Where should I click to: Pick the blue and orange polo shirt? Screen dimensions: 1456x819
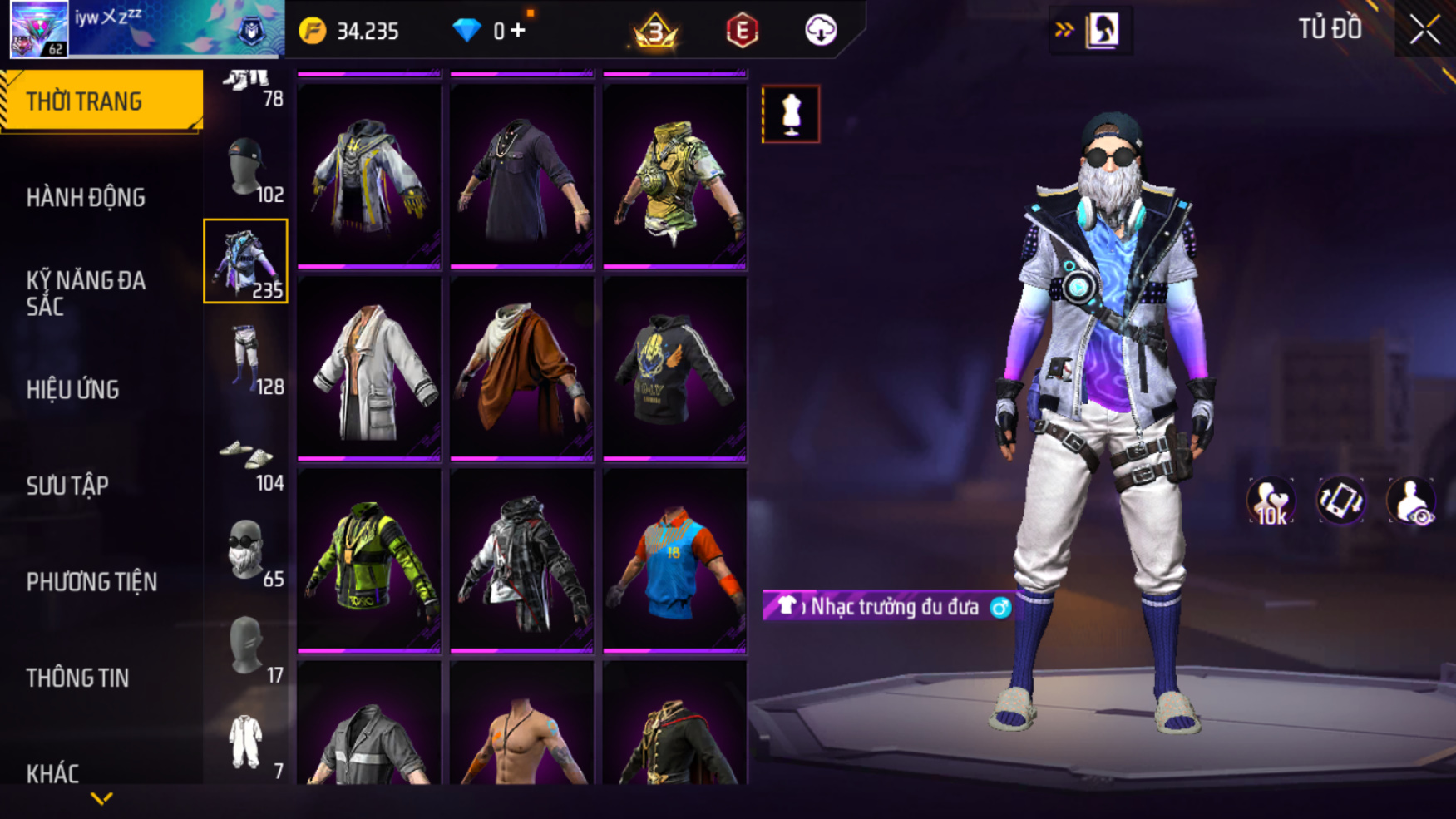click(674, 560)
